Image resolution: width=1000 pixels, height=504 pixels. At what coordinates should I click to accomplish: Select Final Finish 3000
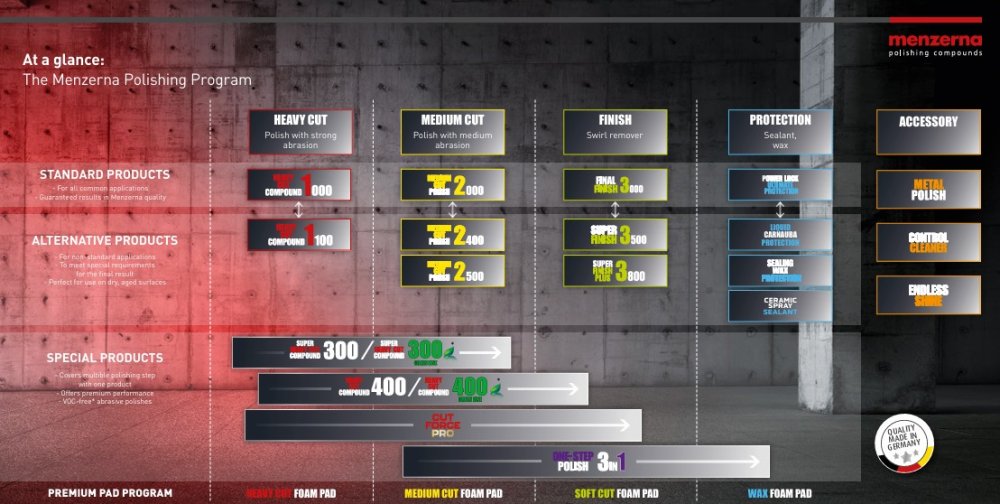pos(614,185)
